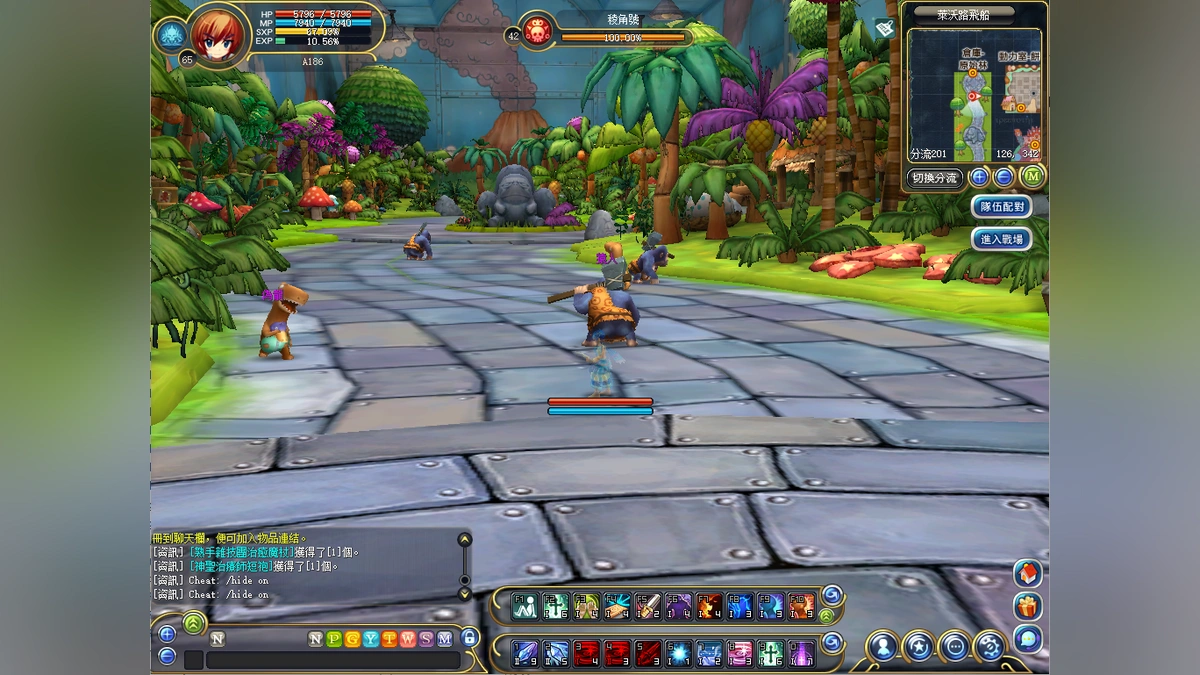This screenshot has height=675, width=1200.
Task: Click the chat text input field
Action: [333, 660]
